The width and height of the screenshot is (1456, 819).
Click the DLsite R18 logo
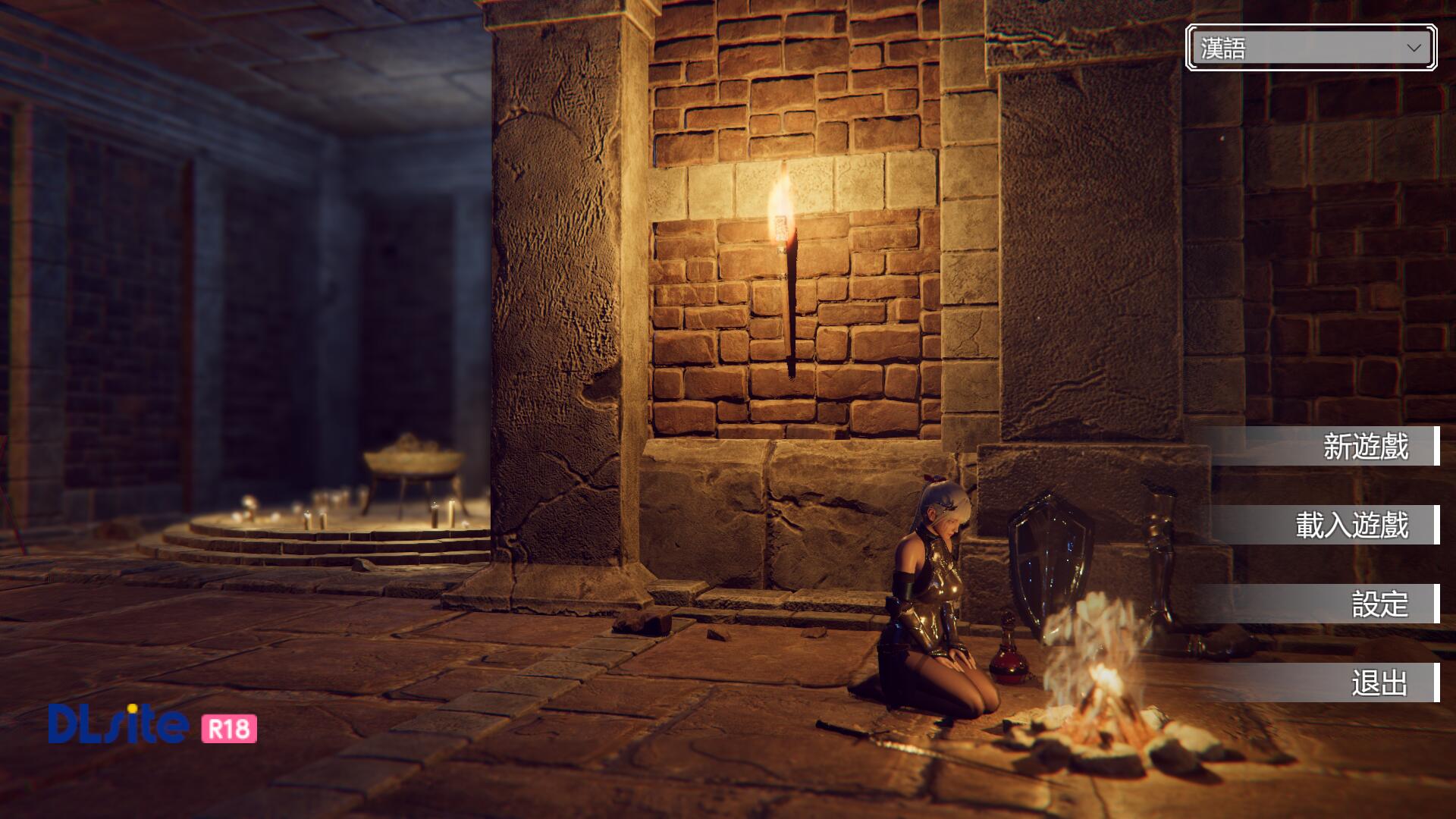point(152,725)
